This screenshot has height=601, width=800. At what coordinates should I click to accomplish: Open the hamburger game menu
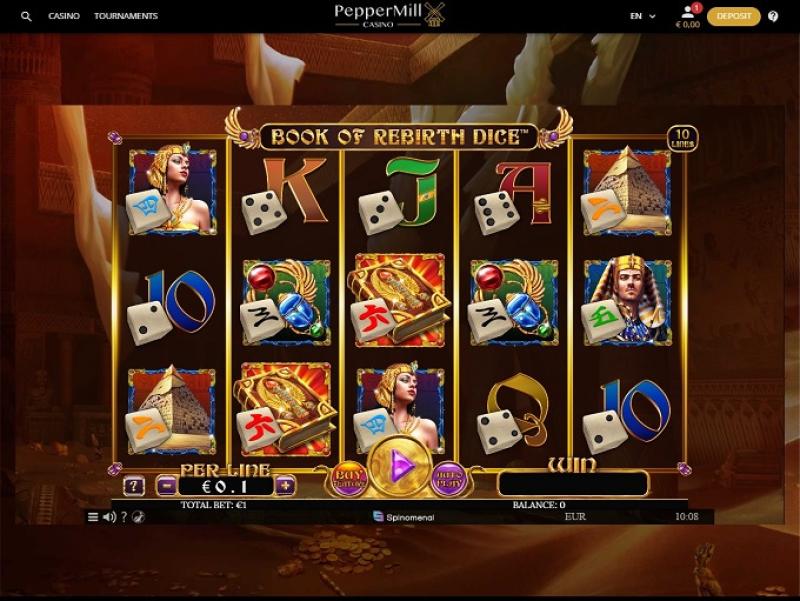[x=94, y=517]
